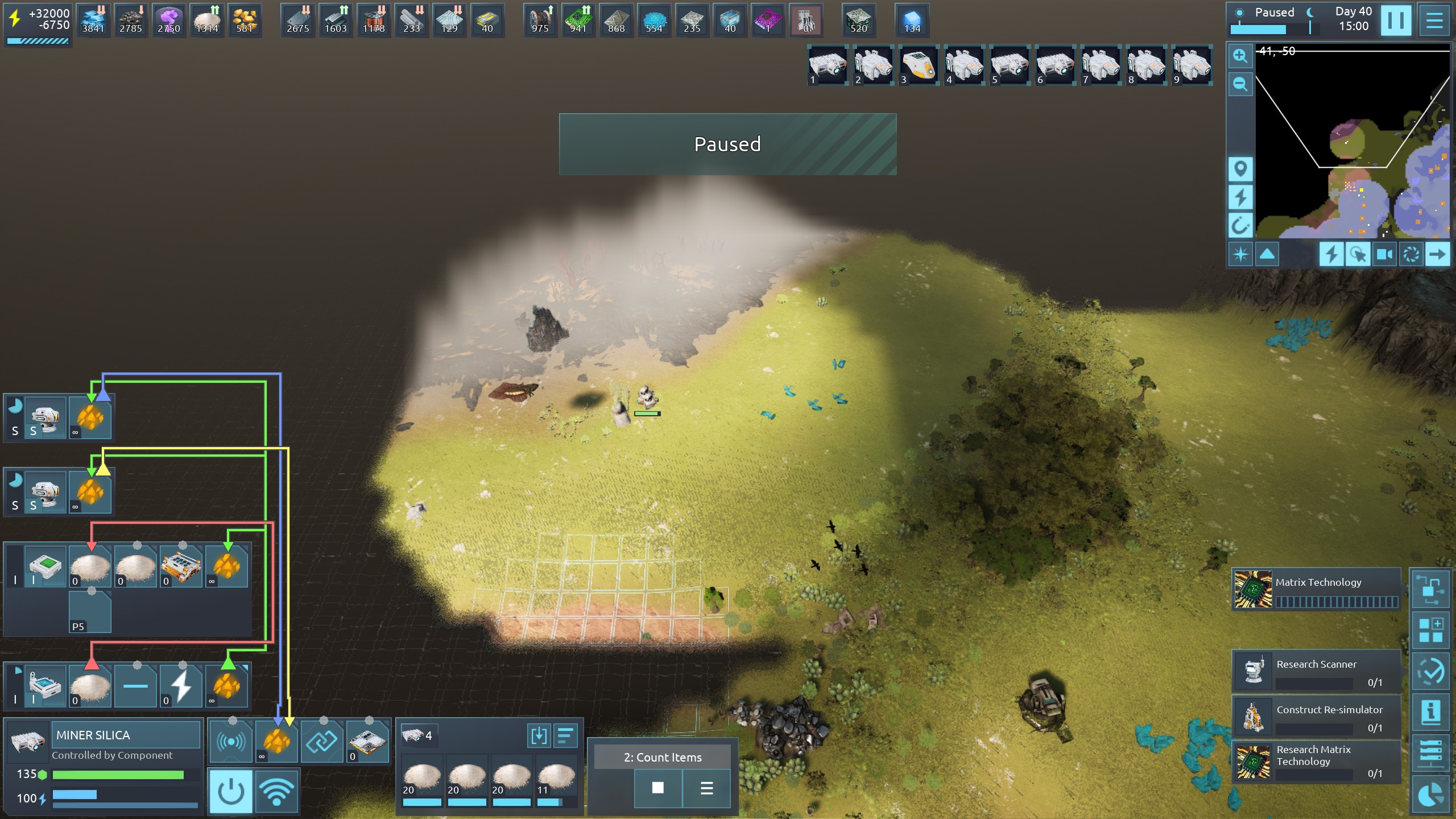
Task: Zoom out on the minimap
Action: click(1240, 85)
